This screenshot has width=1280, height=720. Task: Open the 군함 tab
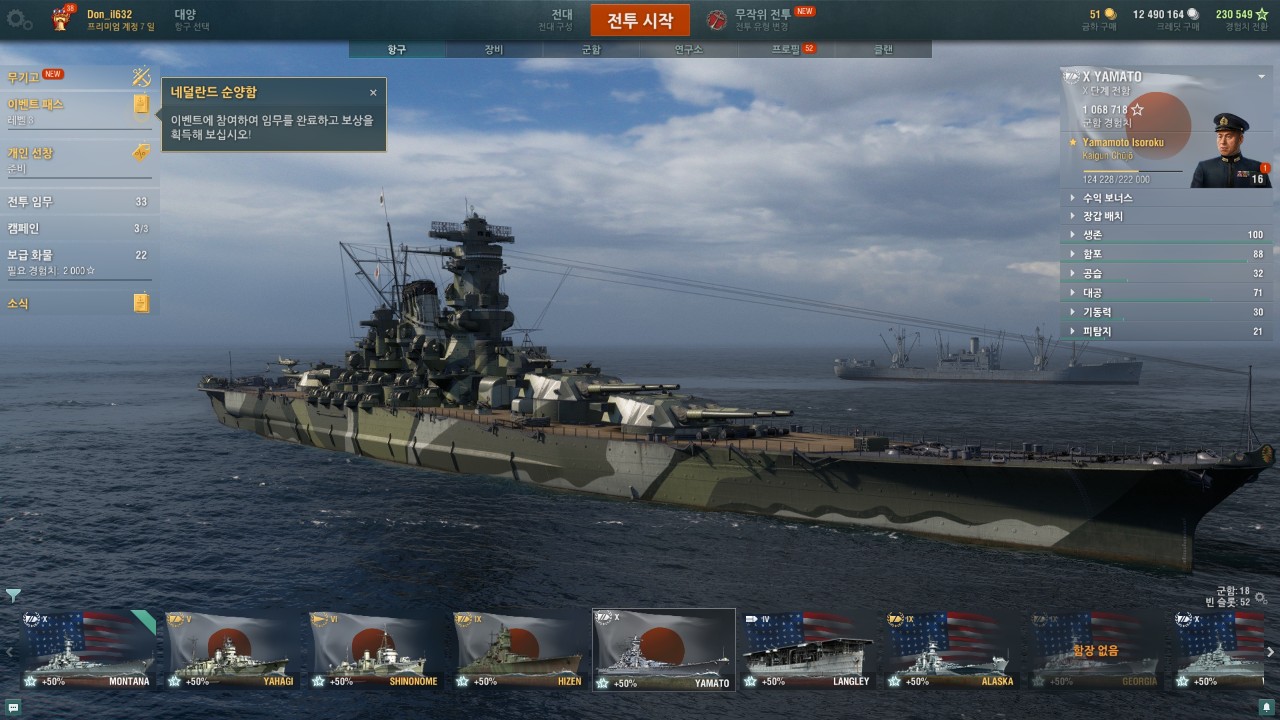pos(591,49)
